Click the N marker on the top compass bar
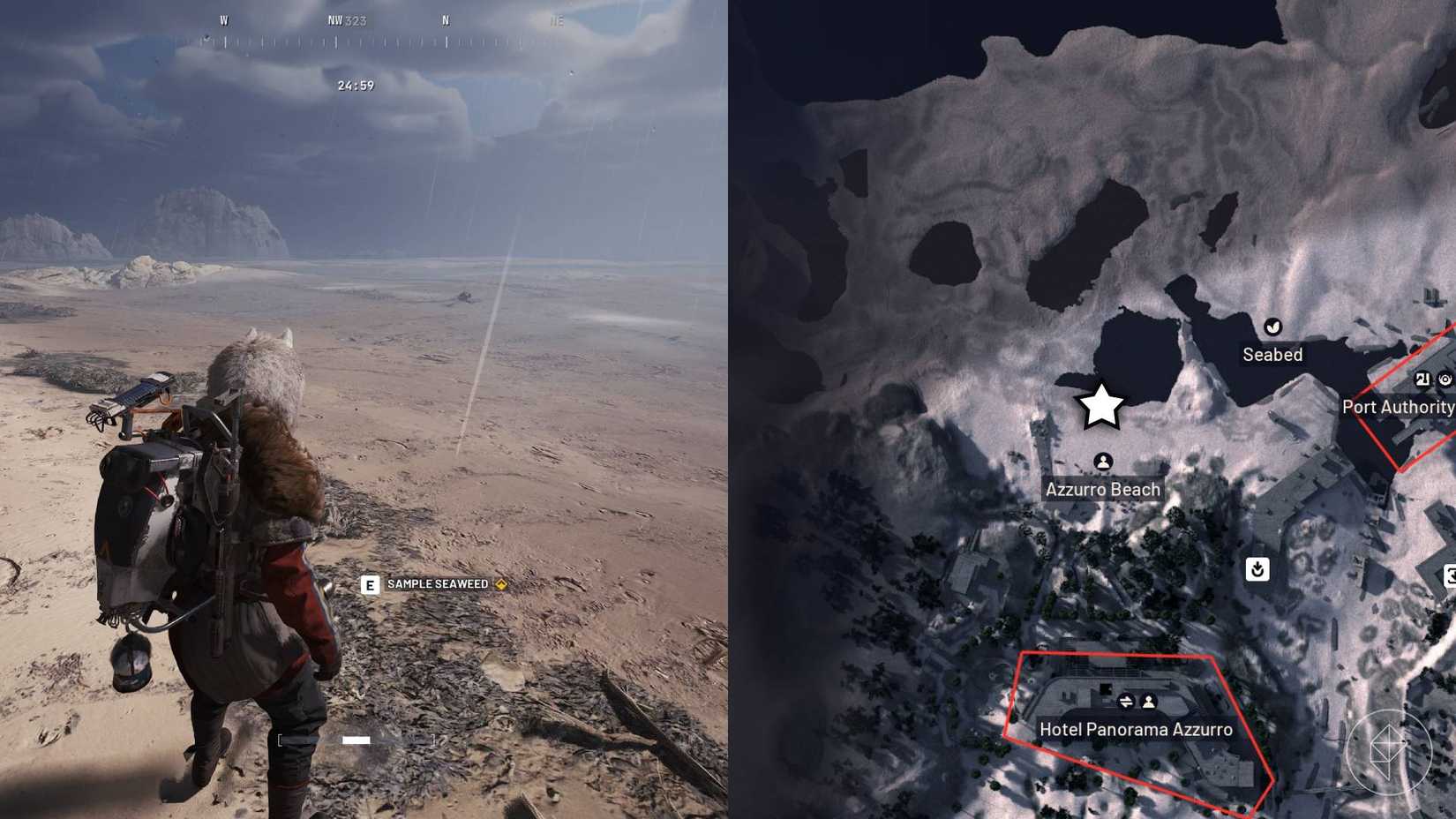Viewport: 1456px width, 819px height. tap(446, 19)
